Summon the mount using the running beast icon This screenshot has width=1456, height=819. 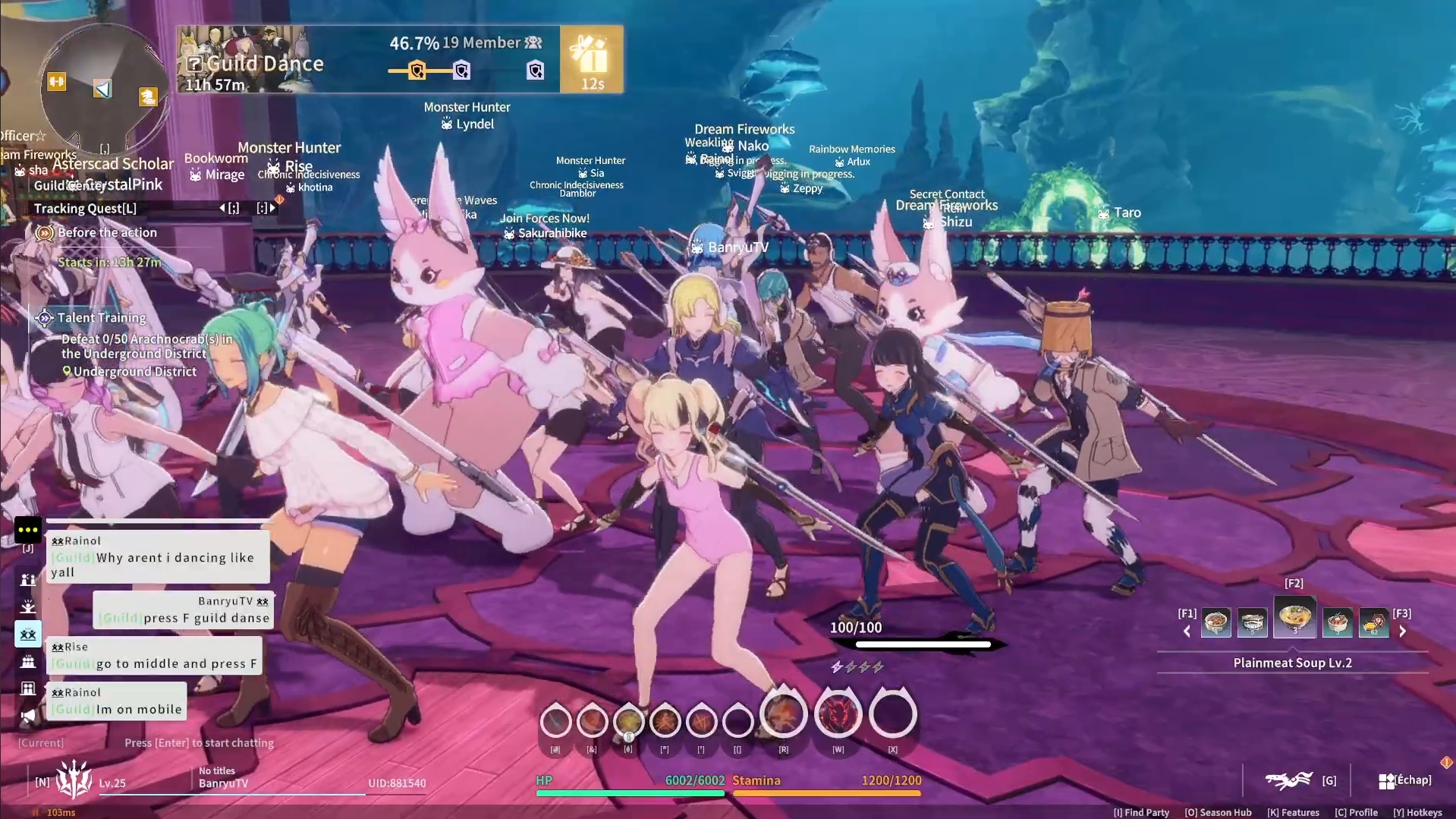(x=1288, y=780)
